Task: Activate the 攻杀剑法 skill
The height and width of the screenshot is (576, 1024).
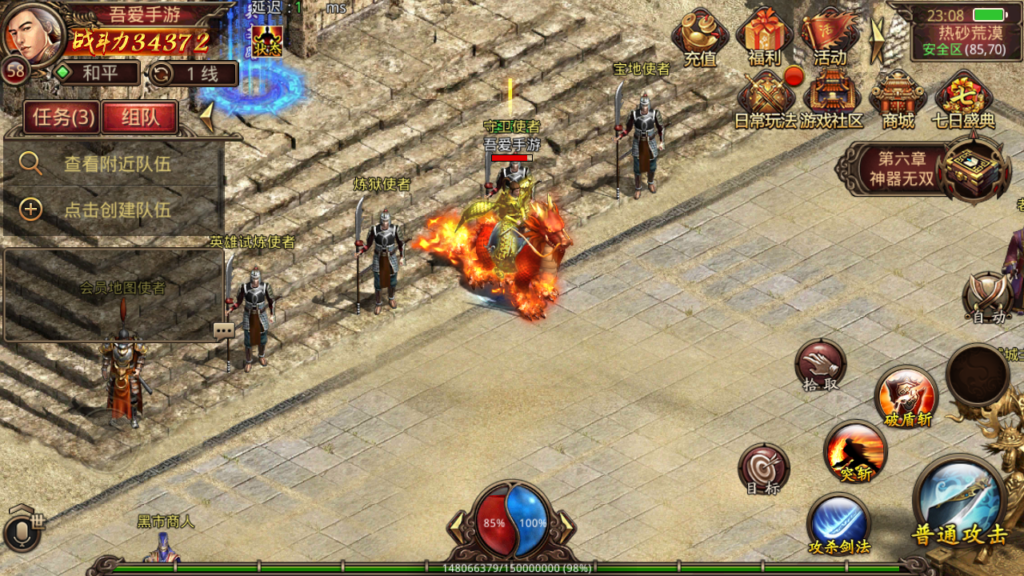Action: 838,524
